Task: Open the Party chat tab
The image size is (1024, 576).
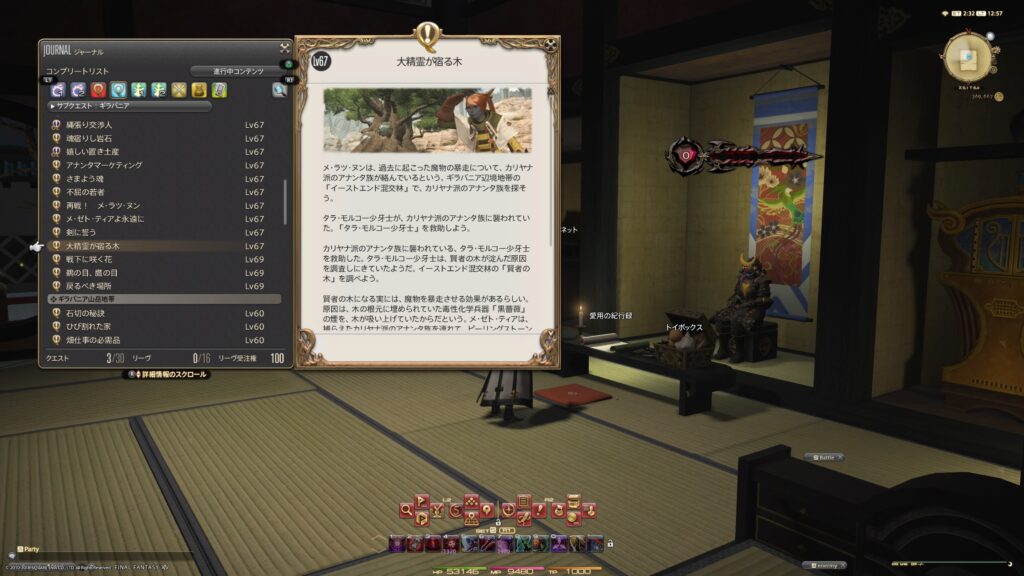Action: [x=30, y=549]
